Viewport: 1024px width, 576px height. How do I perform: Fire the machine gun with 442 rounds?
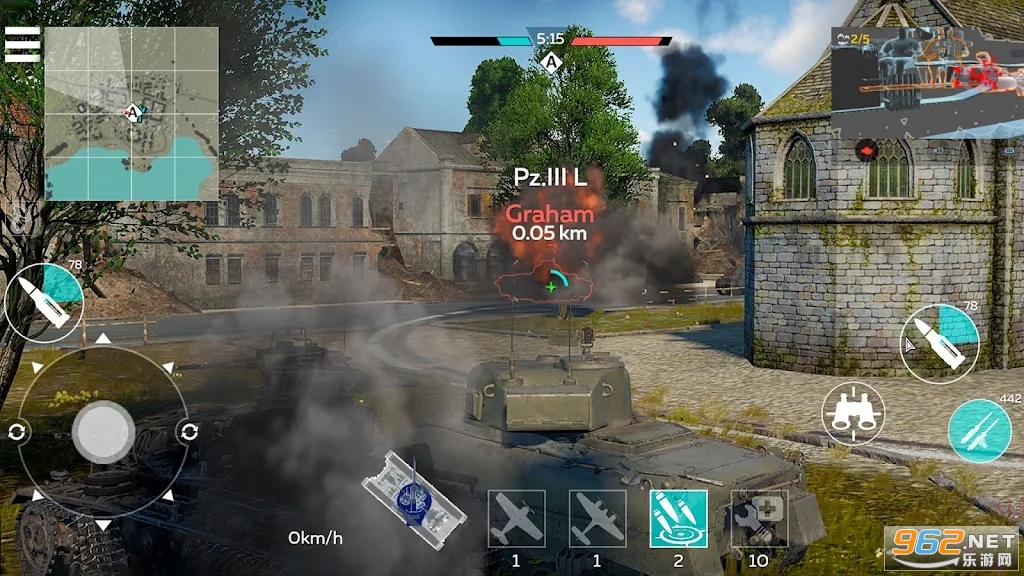[979, 430]
